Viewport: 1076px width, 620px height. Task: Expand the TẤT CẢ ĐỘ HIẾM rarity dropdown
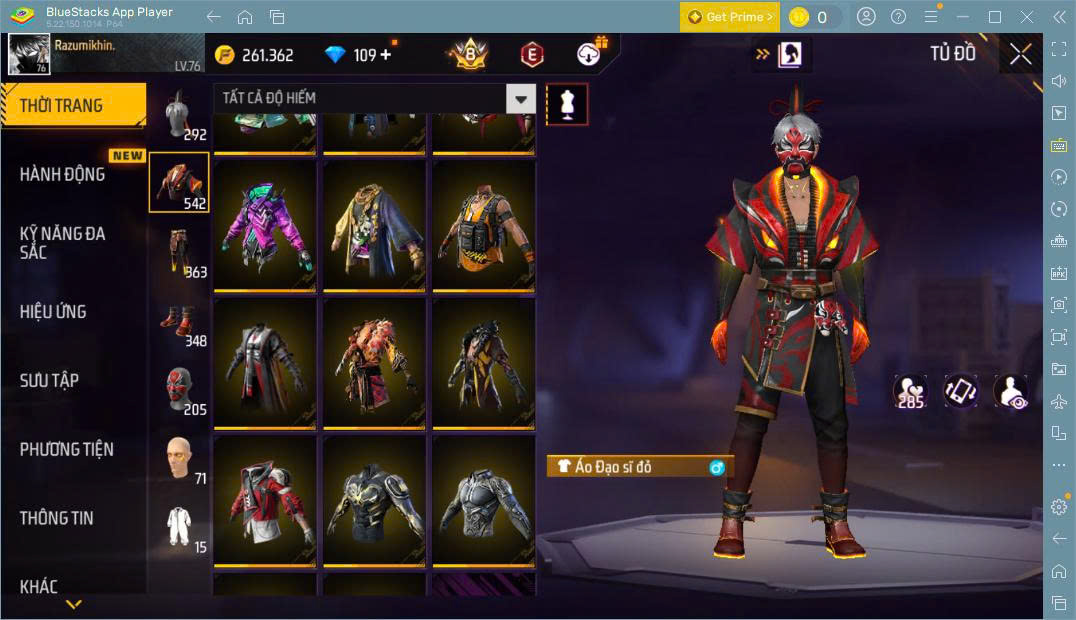coord(520,98)
